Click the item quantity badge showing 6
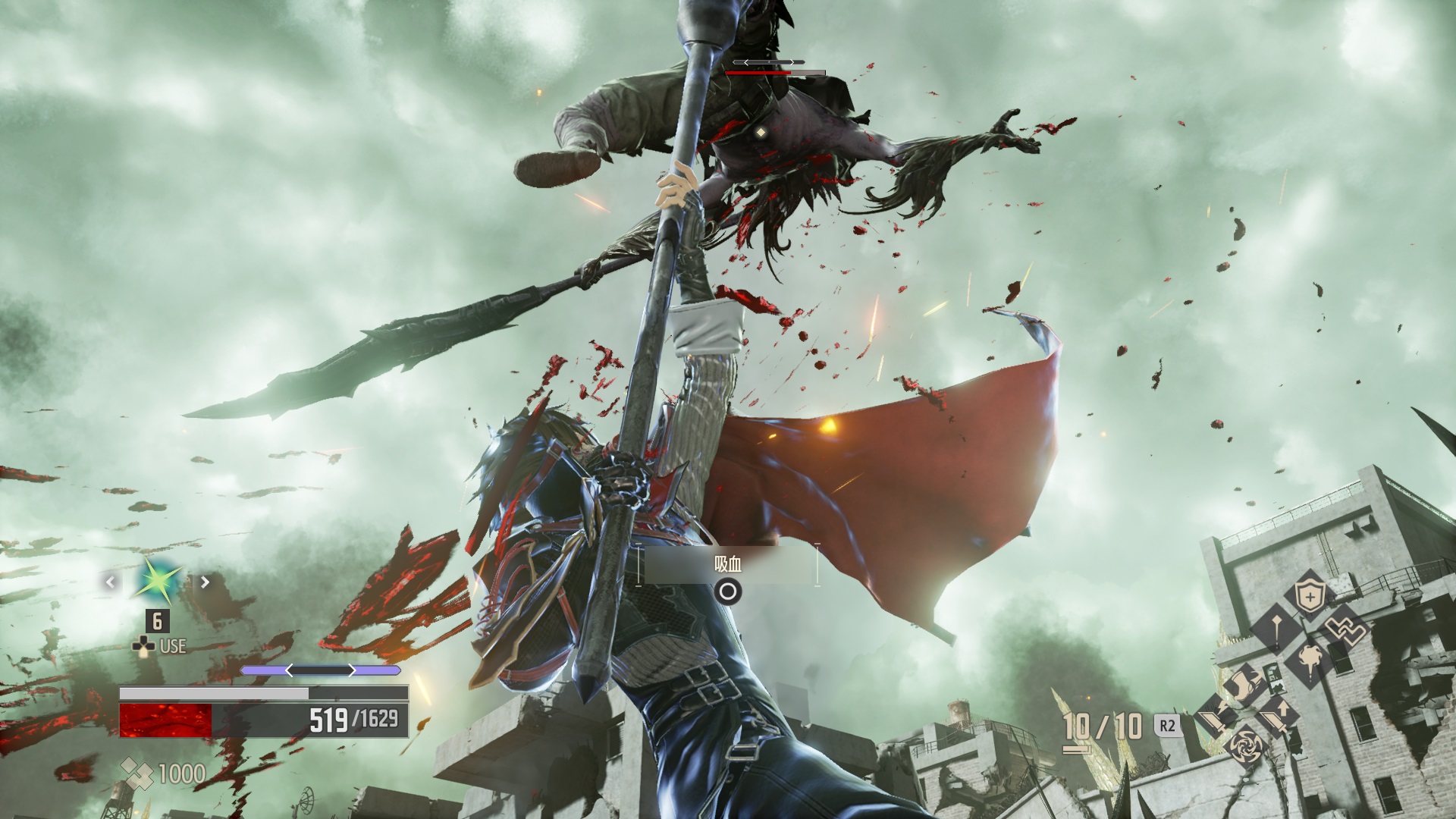This screenshot has width=1456, height=819. 157,621
